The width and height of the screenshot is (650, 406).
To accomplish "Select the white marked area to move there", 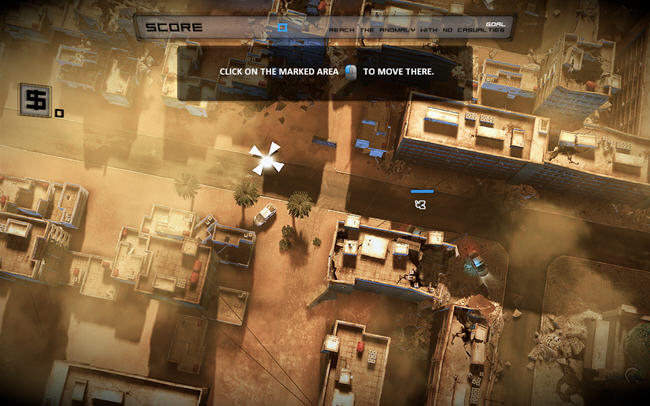I will [x=266, y=159].
